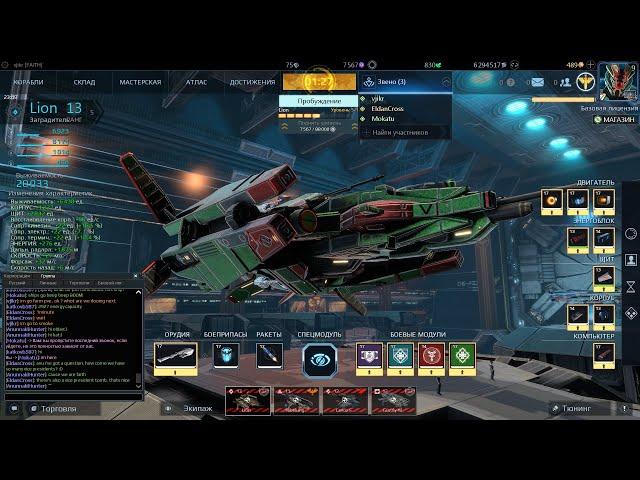This screenshot has height=480, width=640.
Task: Go to the Атлас tab
Action: (196, 82)
